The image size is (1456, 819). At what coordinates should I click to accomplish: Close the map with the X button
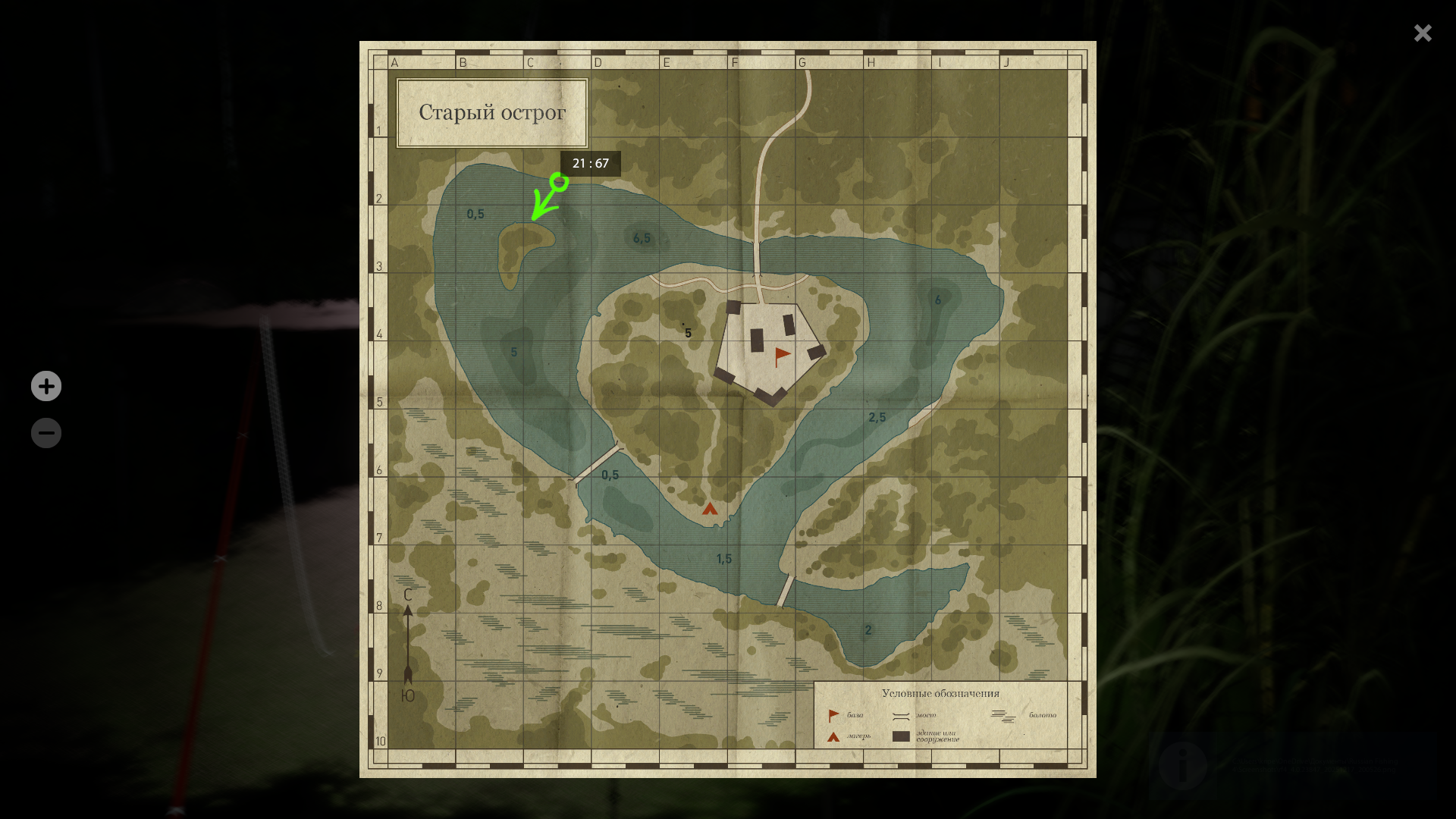click(x=1423, y=33)
